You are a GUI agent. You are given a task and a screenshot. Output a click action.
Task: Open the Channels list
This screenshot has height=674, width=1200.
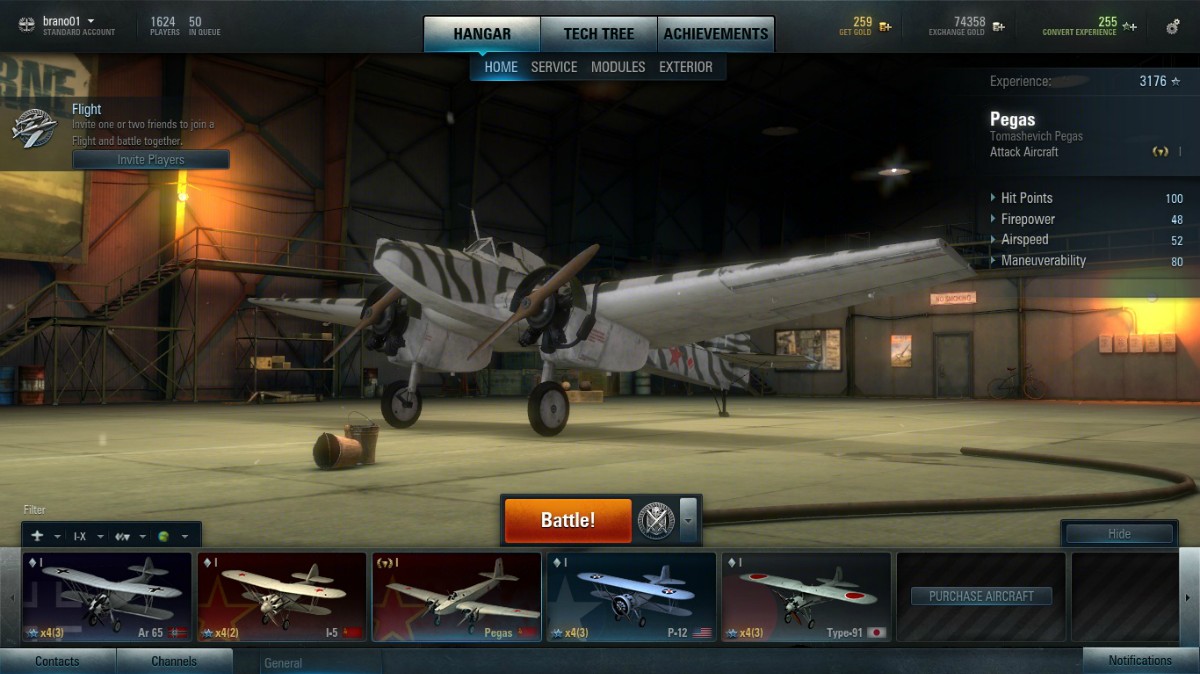point(174,661)
